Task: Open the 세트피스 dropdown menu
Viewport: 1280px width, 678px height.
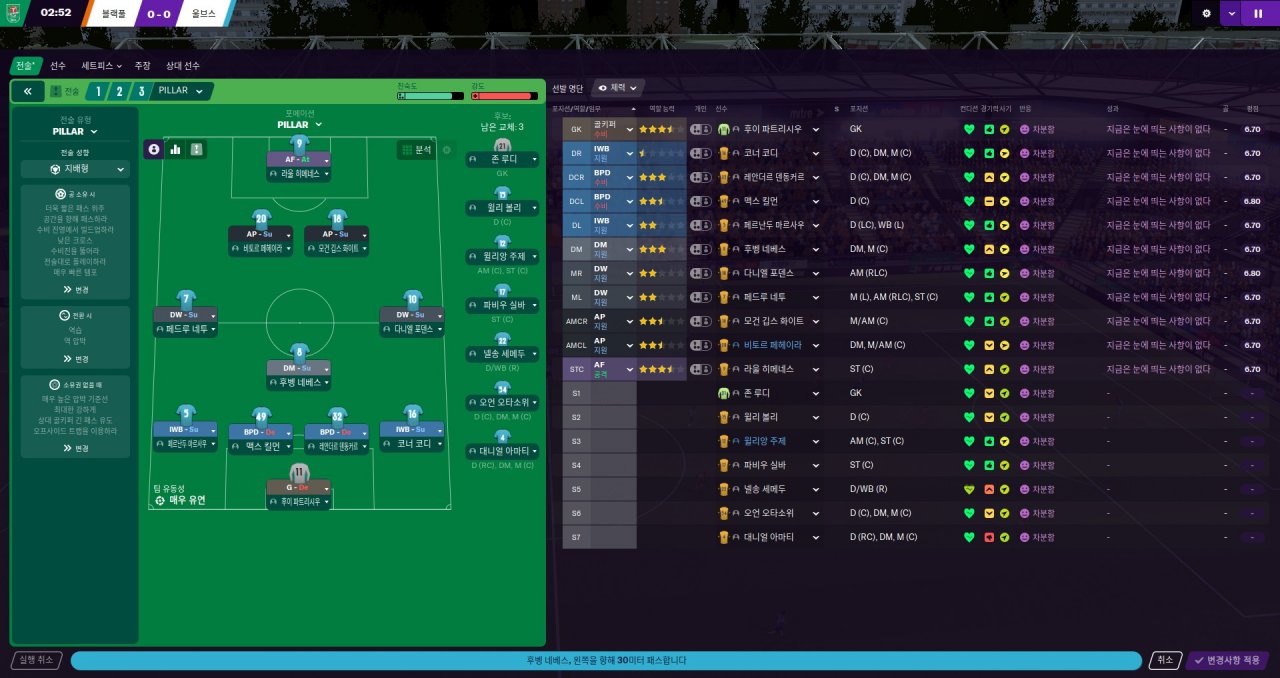Action: (101, 65)
